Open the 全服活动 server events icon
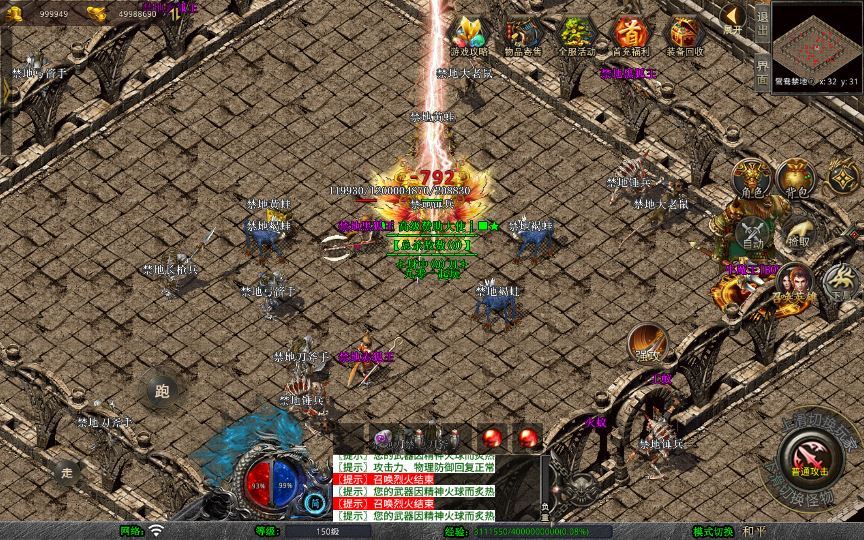Image resolution: width=864 pixels, height=540 pixels. click(576, 37)
